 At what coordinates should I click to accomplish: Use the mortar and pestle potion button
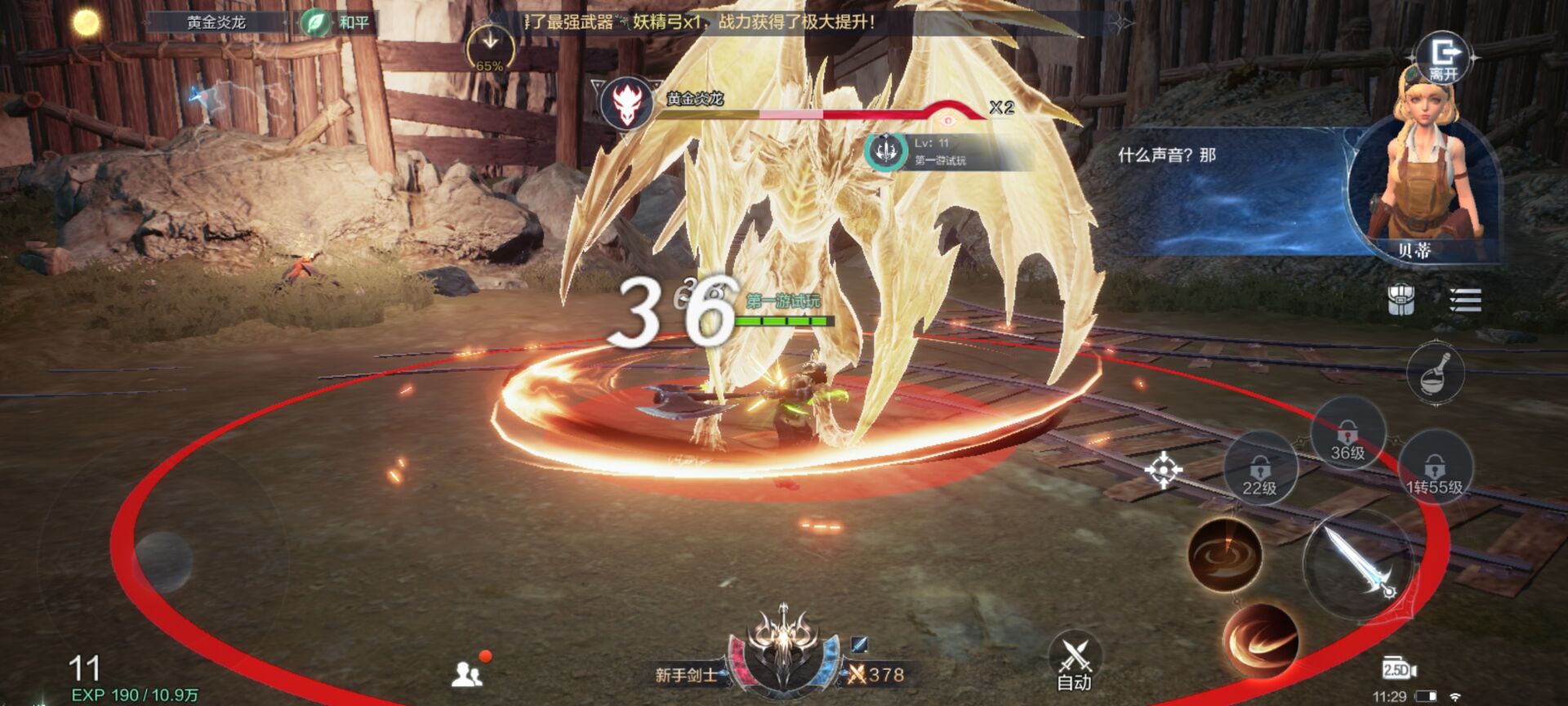pyautogui.click(x=1435, y=373)
